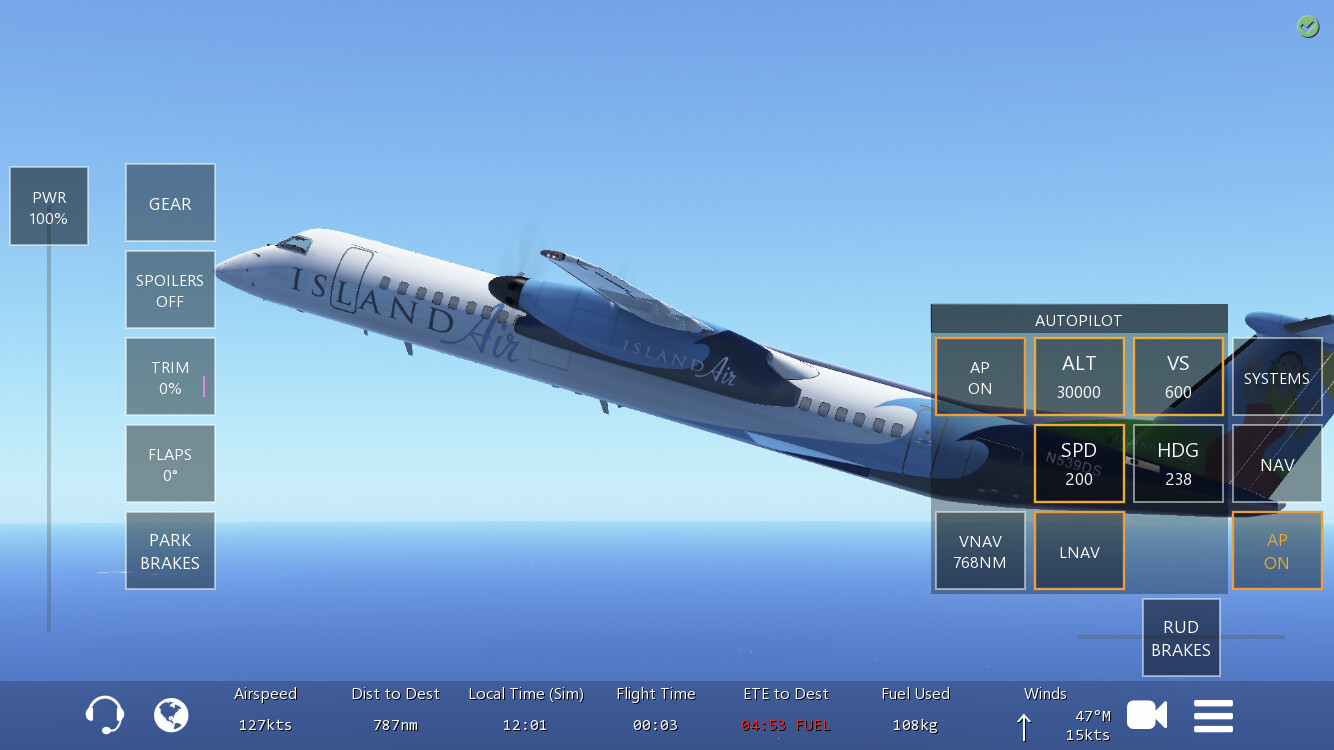Toggle the LNAV button

point(1079,551)
